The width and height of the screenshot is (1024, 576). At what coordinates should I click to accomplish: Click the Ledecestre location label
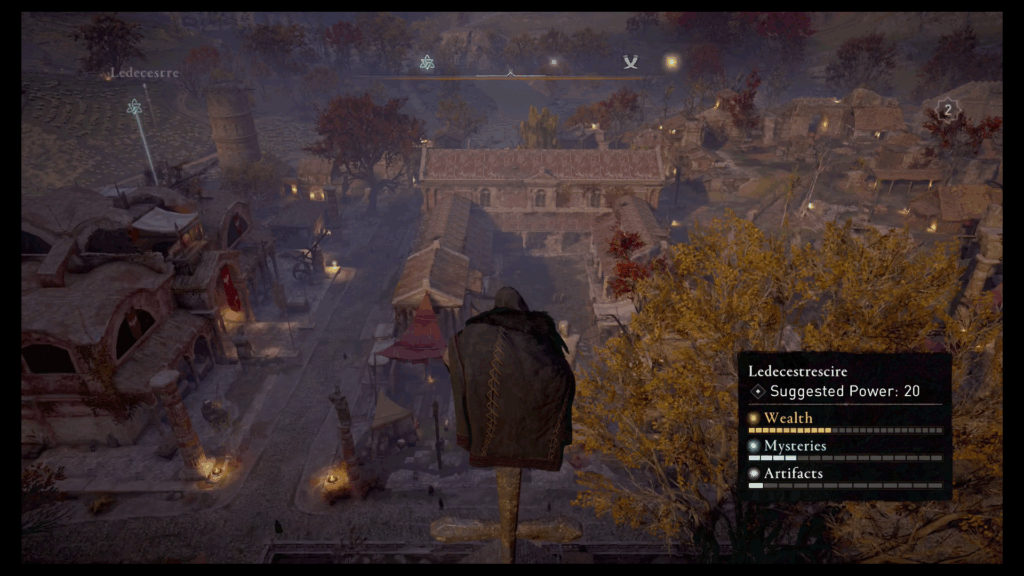click(x=144, y=73)
